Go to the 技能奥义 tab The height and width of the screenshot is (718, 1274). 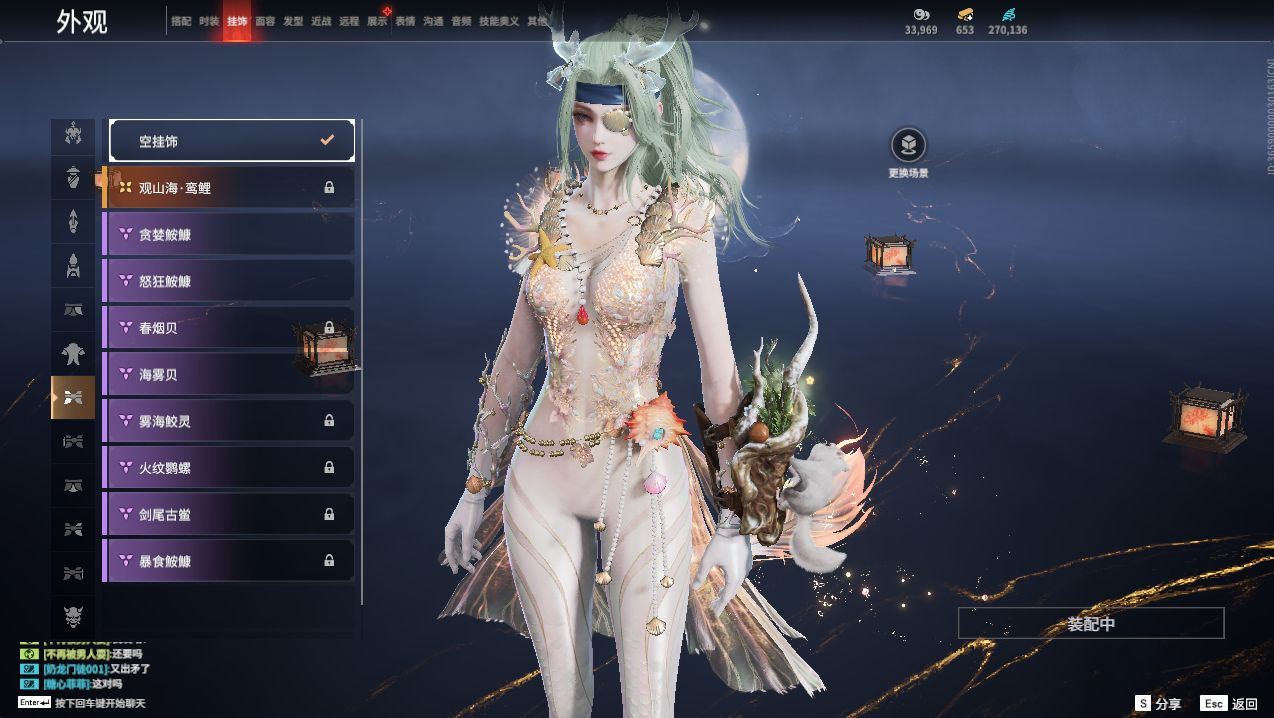coord(499,21)
